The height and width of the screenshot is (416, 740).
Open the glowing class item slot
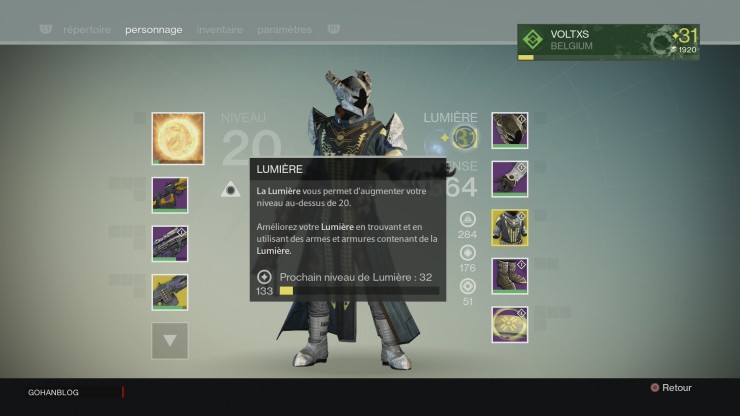(x=509, y=324)
